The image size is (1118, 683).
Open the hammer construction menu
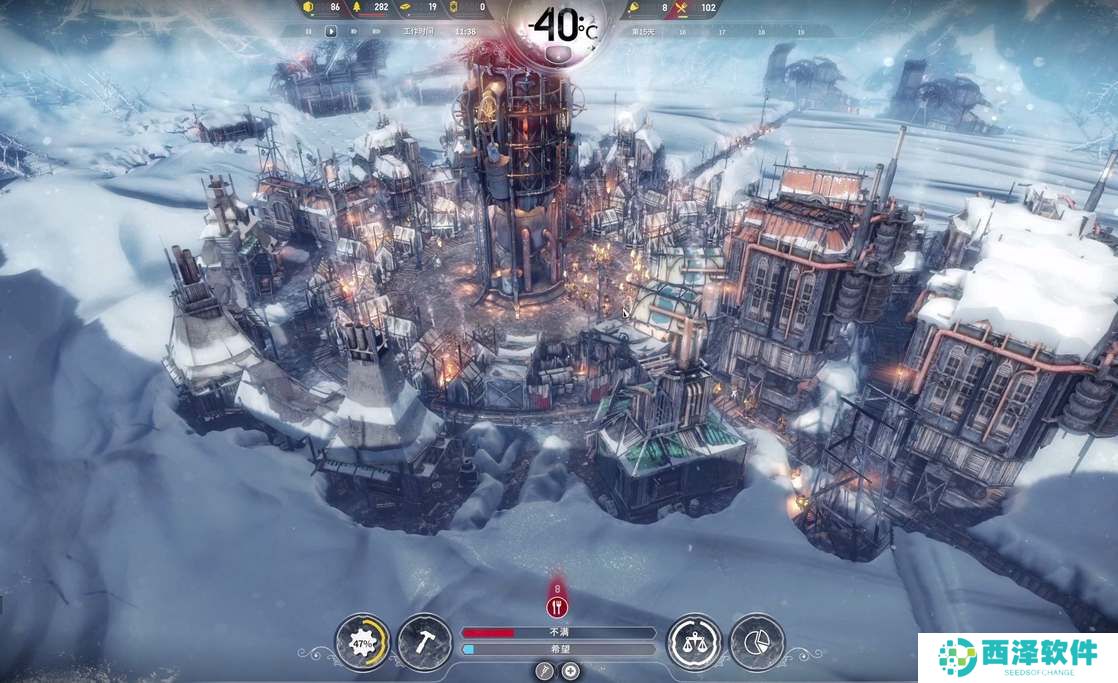(x=424, y=641)
